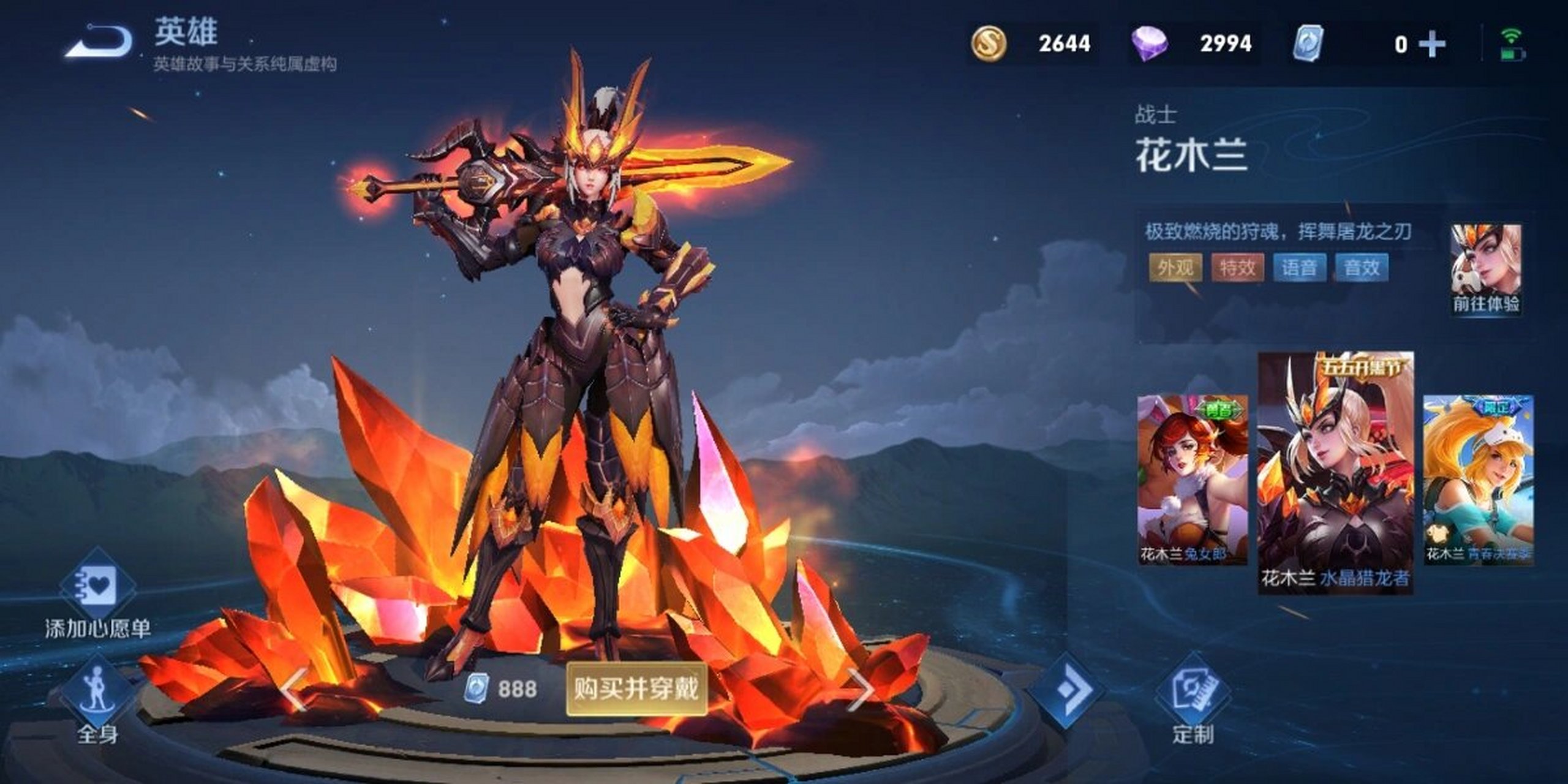Image resolution: width=1568 pixels, height=784 pixels.
Task: Select the 水晶猎龙者 skin card
Action: coord(1335,472)
